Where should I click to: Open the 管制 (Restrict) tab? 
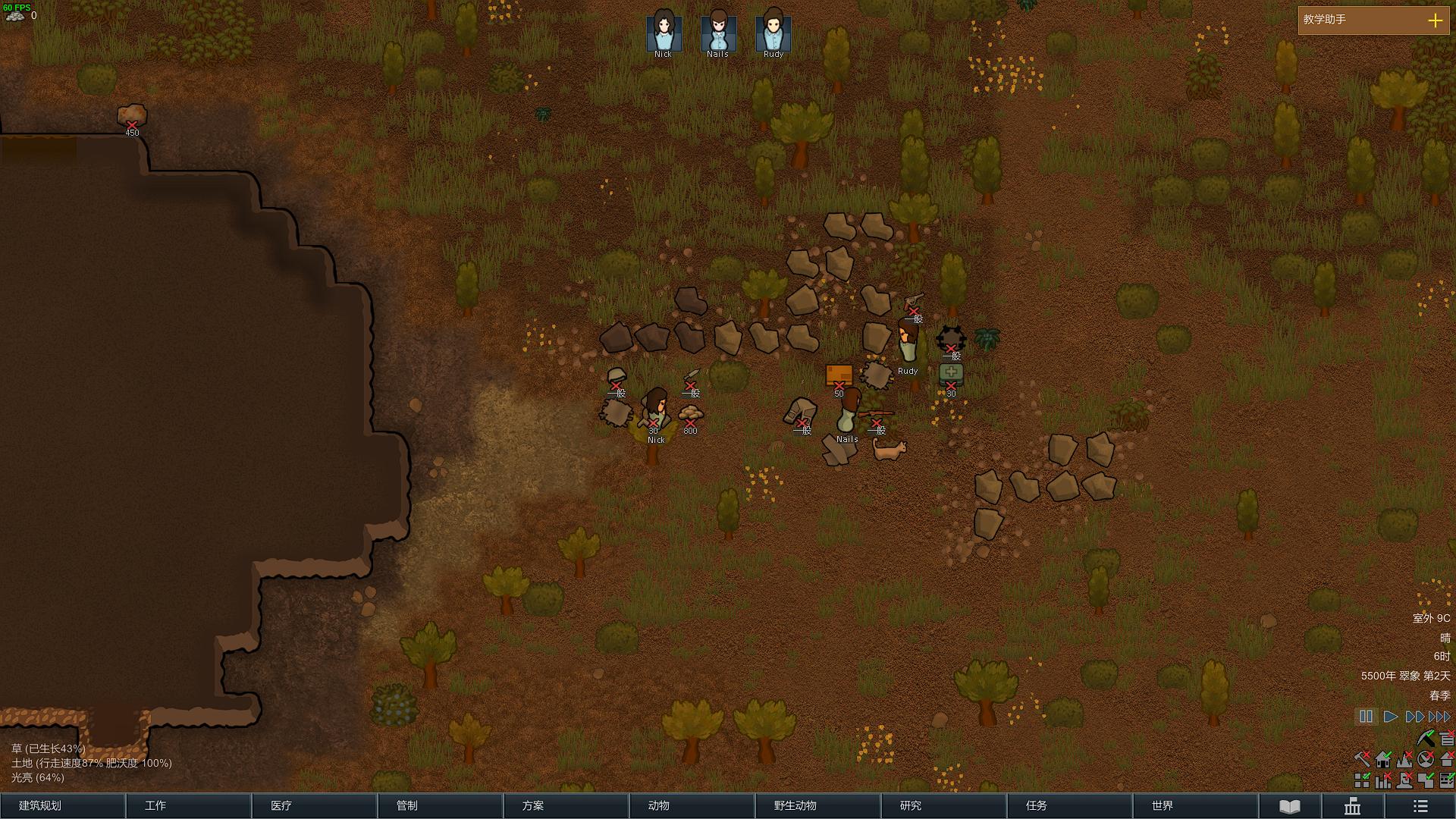click(440, 805)
